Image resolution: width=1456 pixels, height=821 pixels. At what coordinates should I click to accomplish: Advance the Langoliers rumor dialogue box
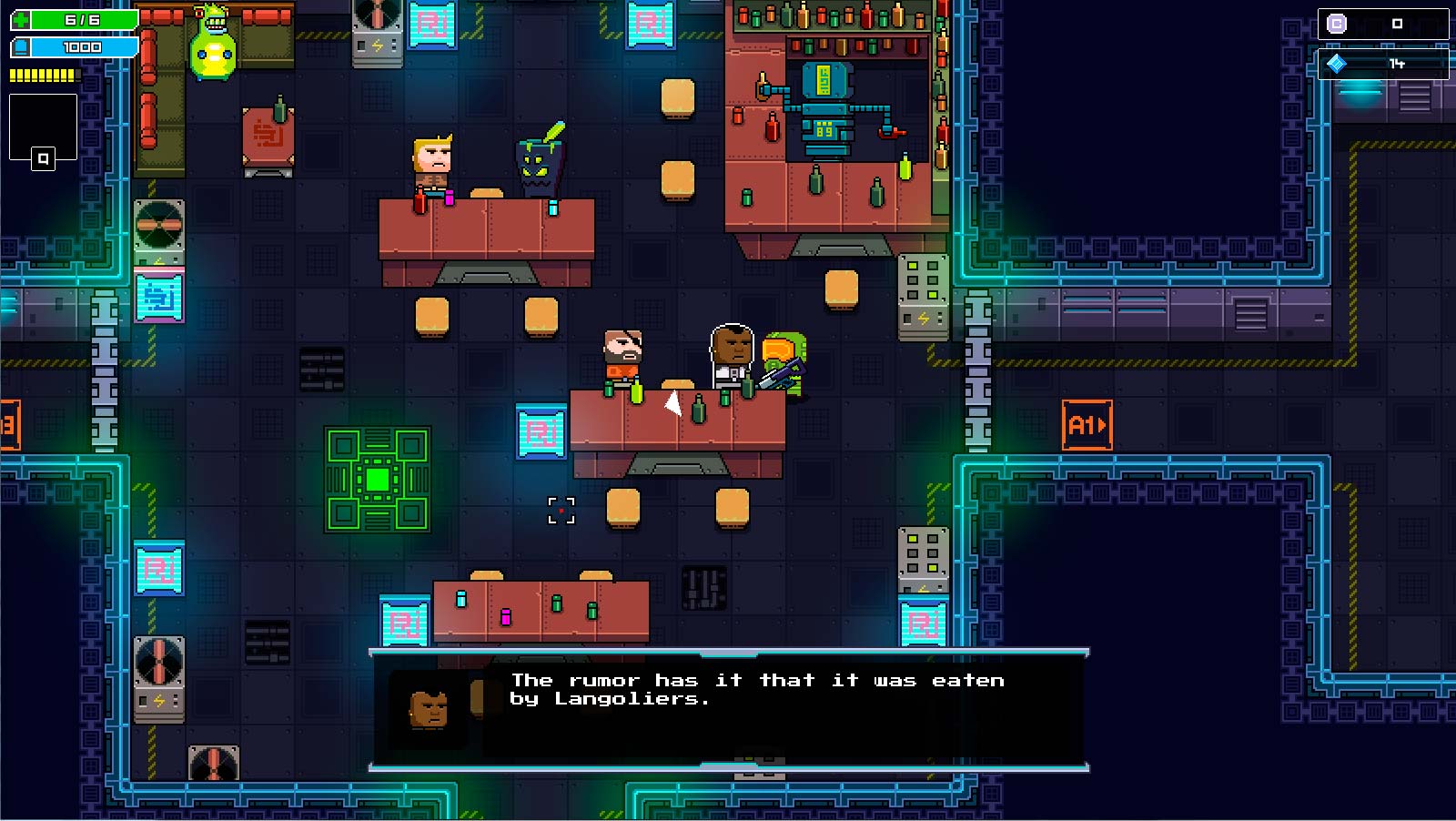pos(728,710)
